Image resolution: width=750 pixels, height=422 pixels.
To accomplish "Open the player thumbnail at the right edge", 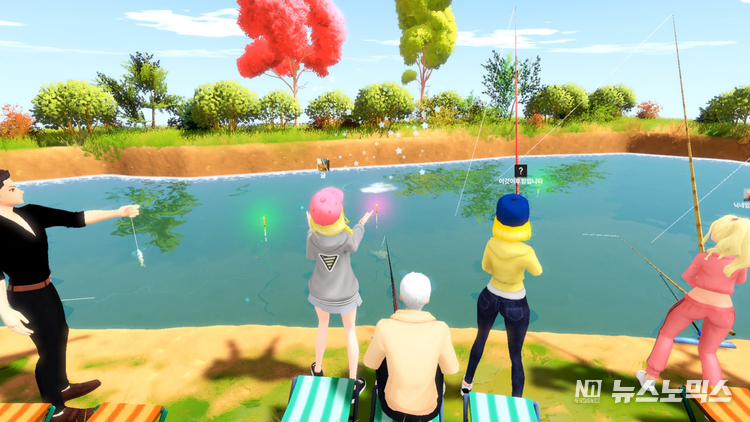I will tap(746, 192).
